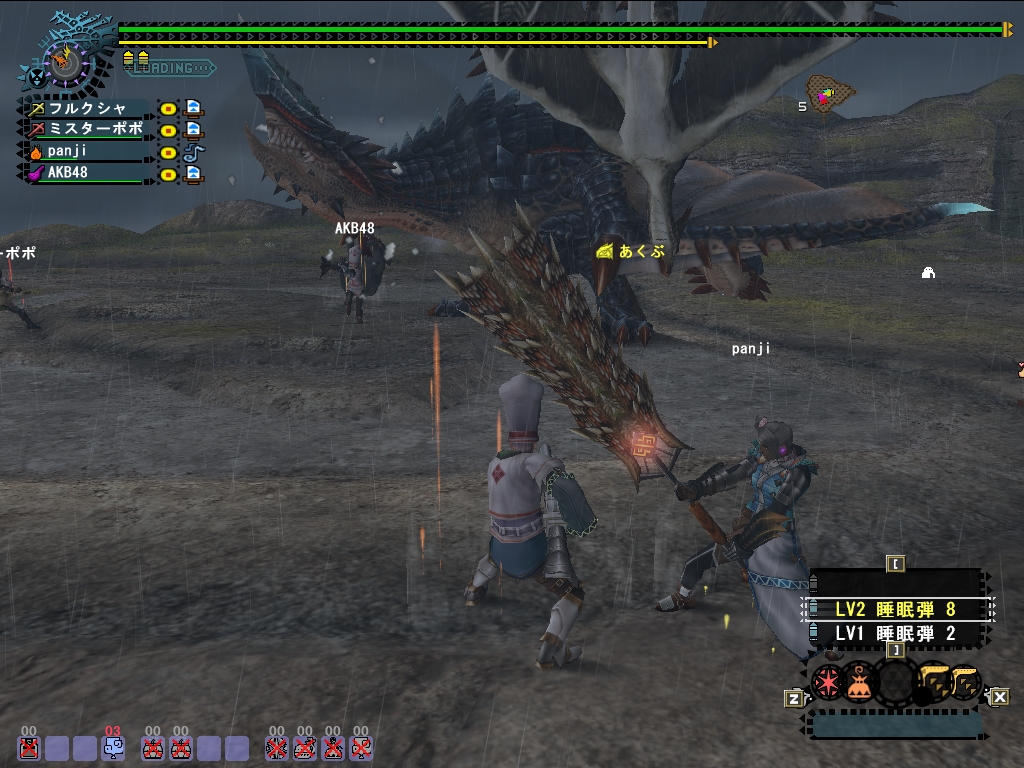The image size is (1024, 768).
Task: Switch to LV1 睡眠弾 ammo
Action: 895,633
